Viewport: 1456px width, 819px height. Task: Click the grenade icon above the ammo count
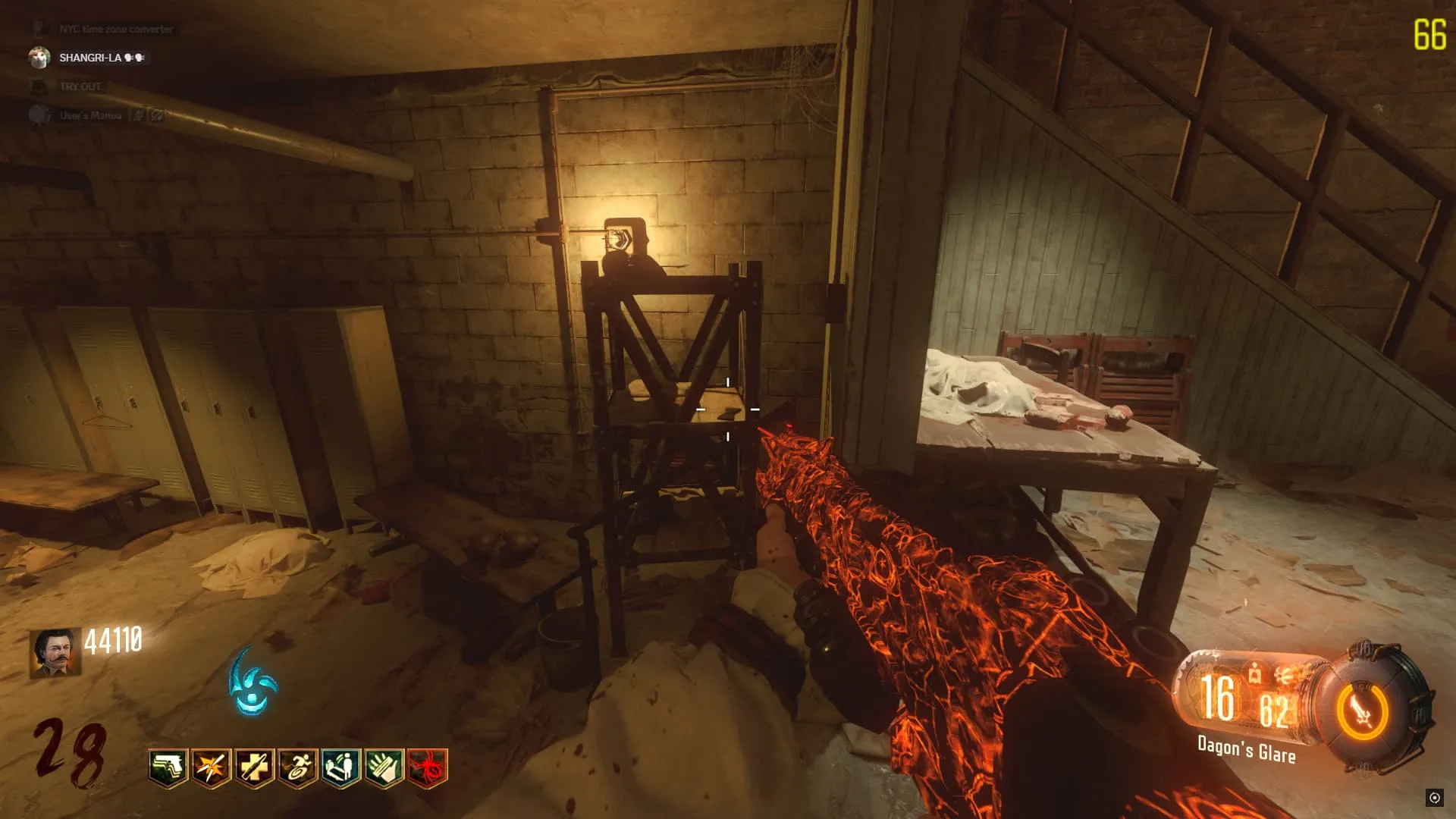[1255, 672]
